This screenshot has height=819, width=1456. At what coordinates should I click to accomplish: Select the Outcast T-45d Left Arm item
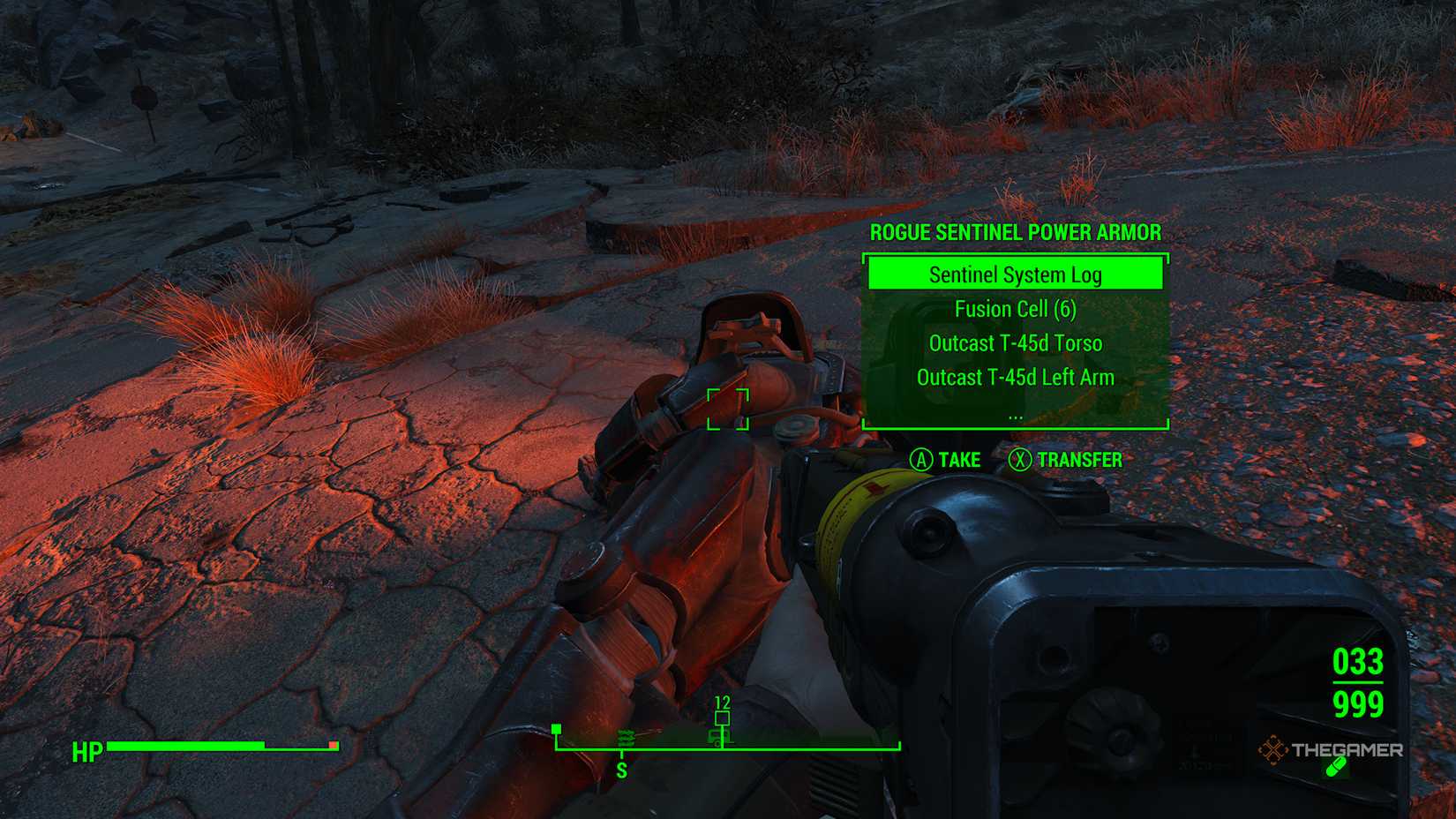click(x=1015, y=377)
